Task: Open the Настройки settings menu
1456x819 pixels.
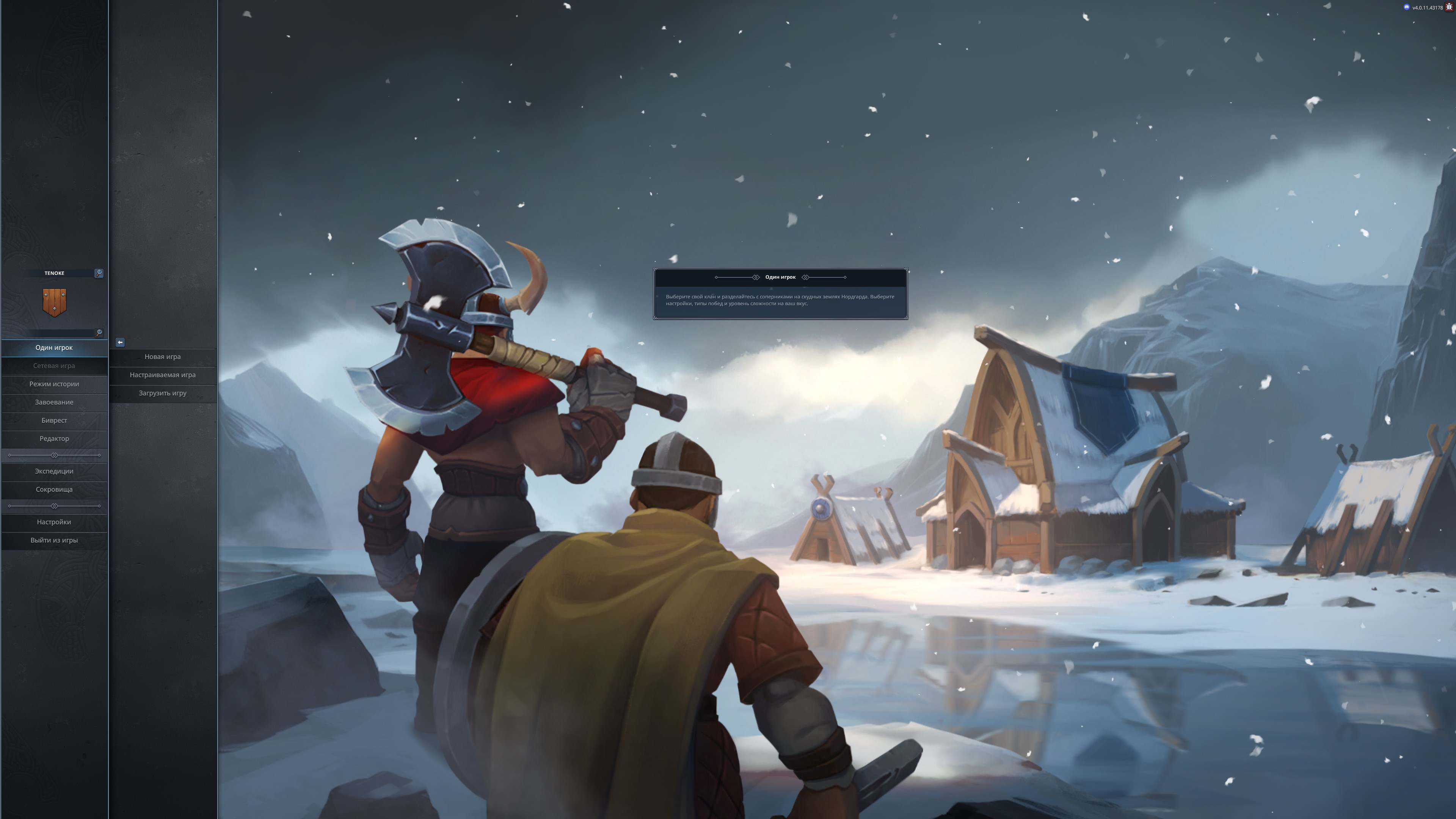Action: [54, 522]
